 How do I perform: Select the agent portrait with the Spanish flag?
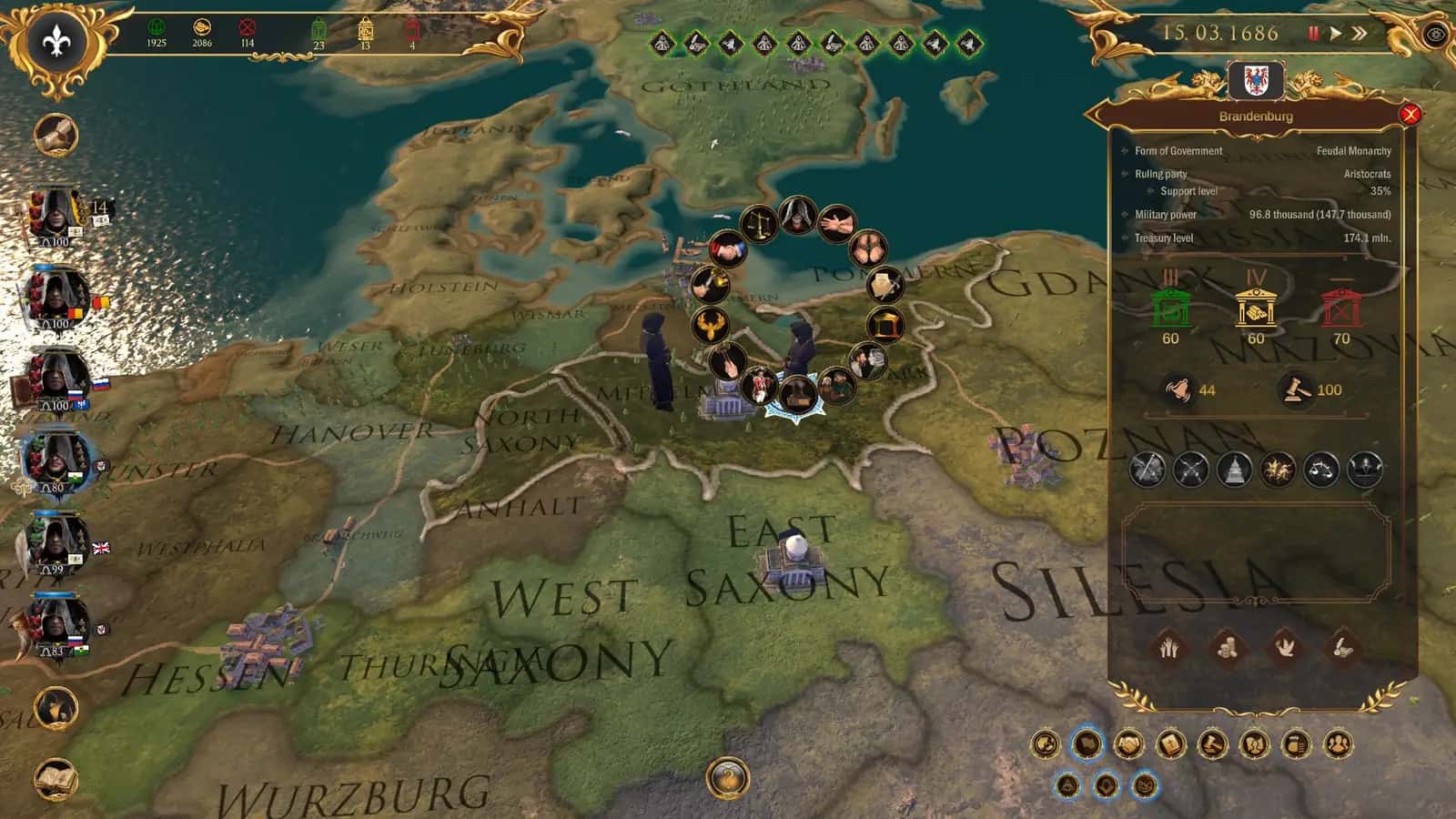pyautogui.click(x=56, y=296)
